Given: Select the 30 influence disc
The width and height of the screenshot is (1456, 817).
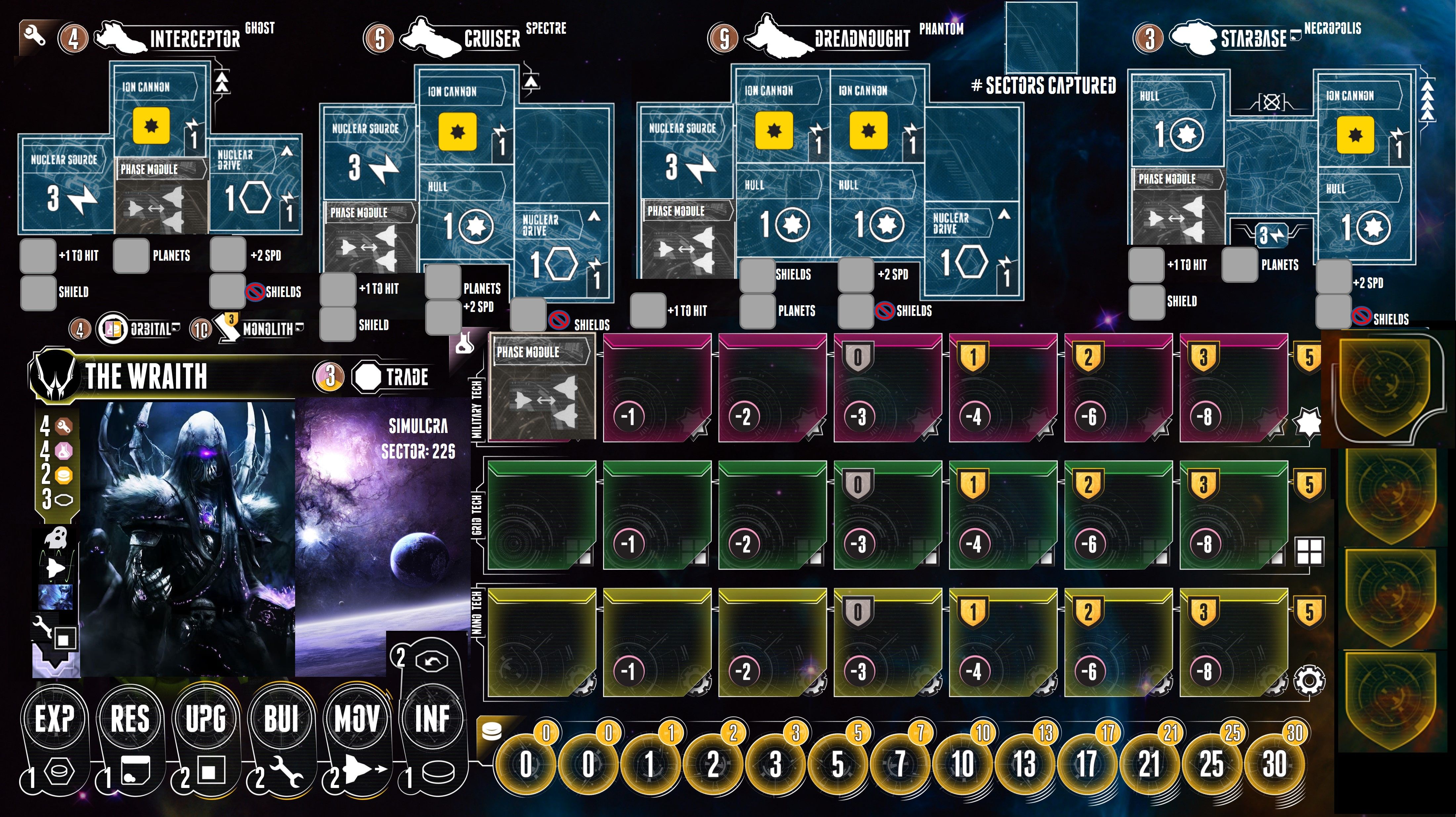Looking at the screenshot, I should (1274, 764).
